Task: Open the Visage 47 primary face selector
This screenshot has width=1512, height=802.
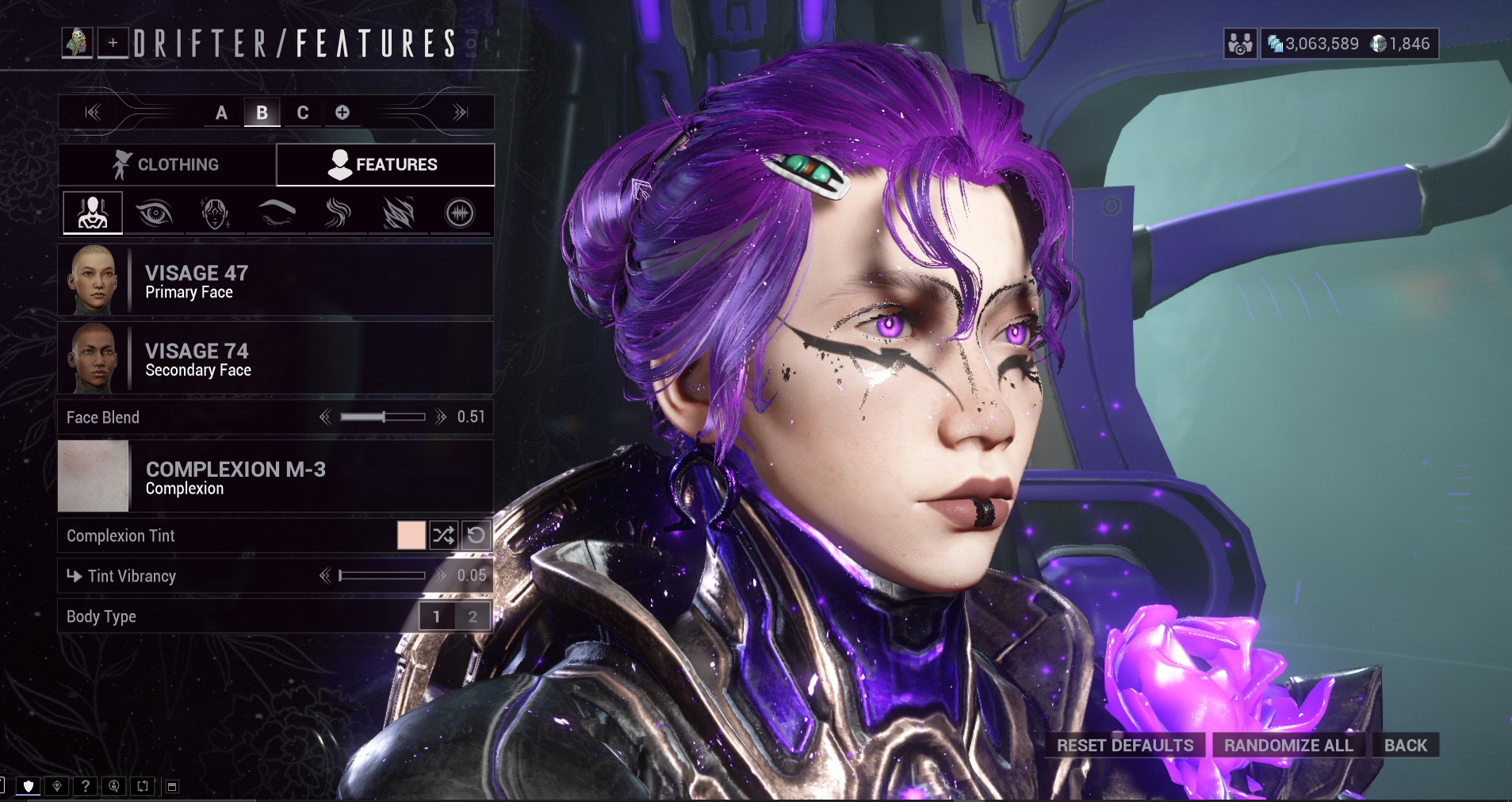Action: point(275,281)
